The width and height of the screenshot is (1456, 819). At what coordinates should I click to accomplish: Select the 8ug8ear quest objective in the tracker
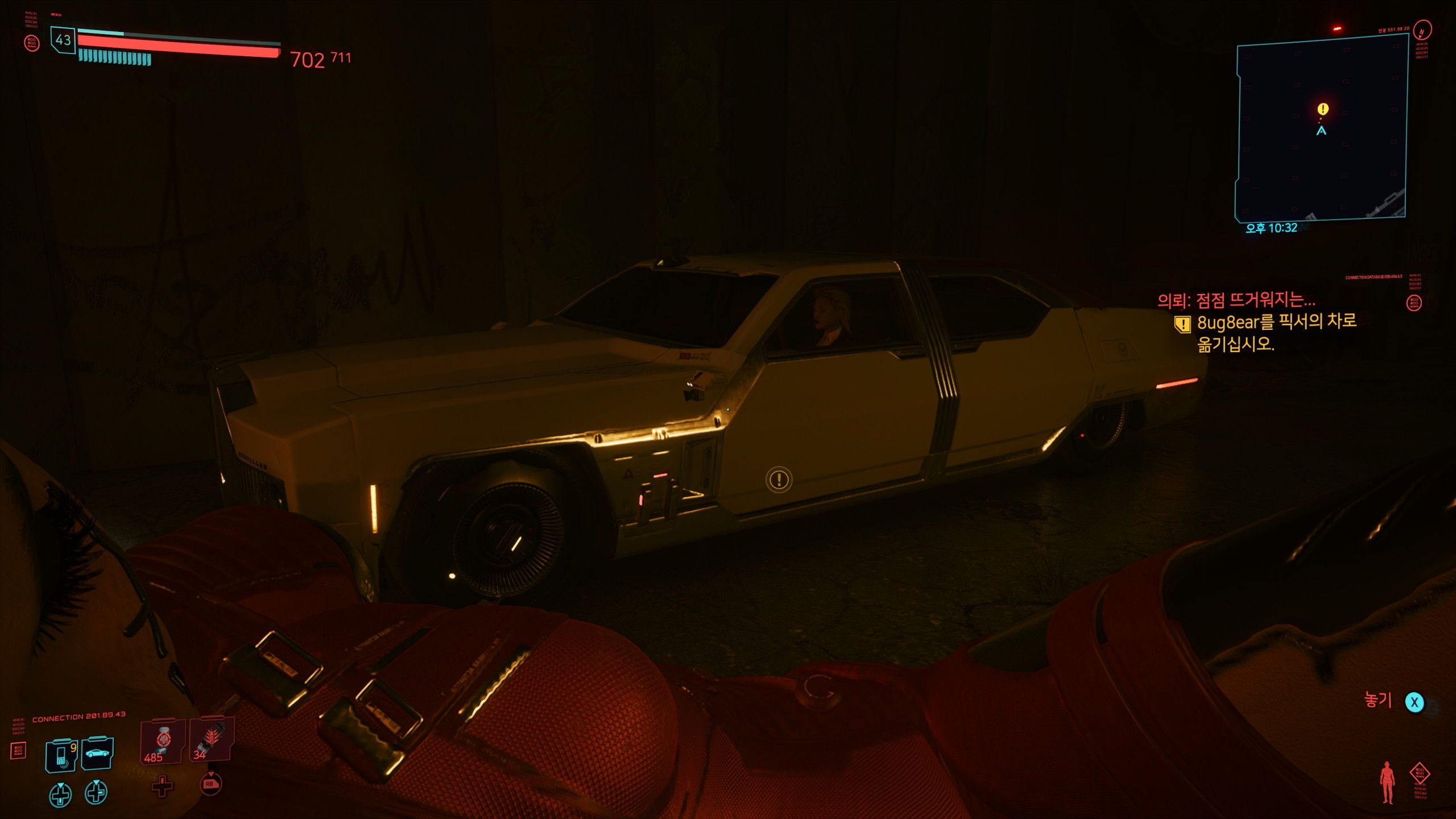coord(1276,333)
